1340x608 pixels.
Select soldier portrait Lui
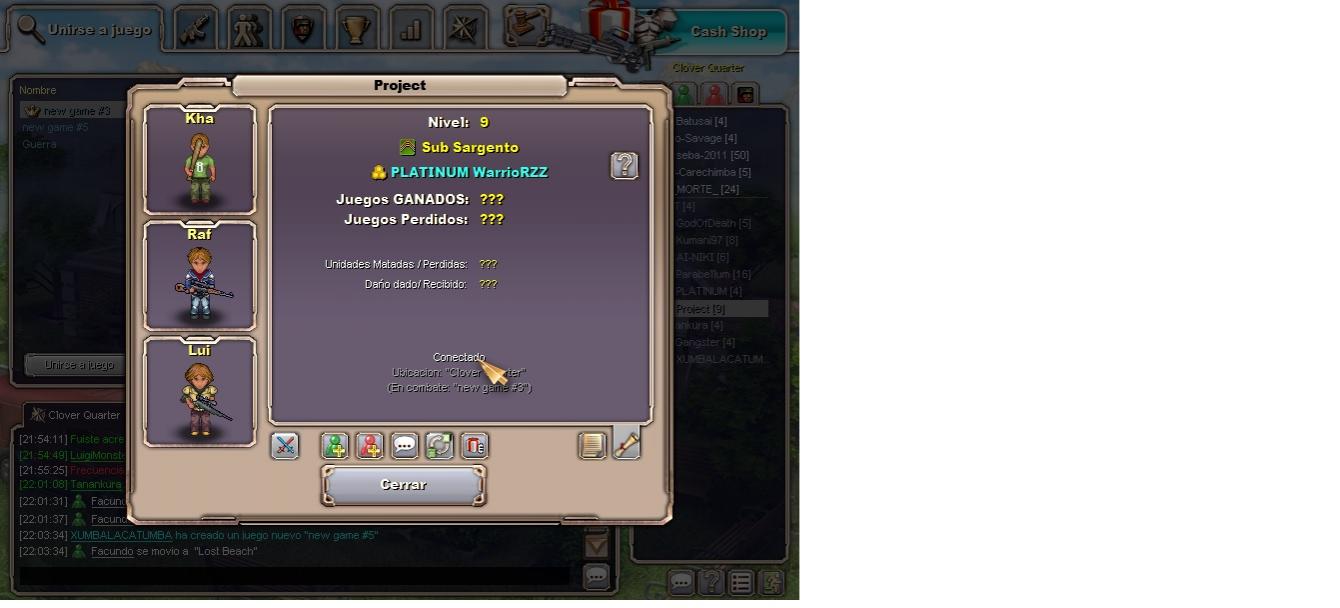point(200,392)
